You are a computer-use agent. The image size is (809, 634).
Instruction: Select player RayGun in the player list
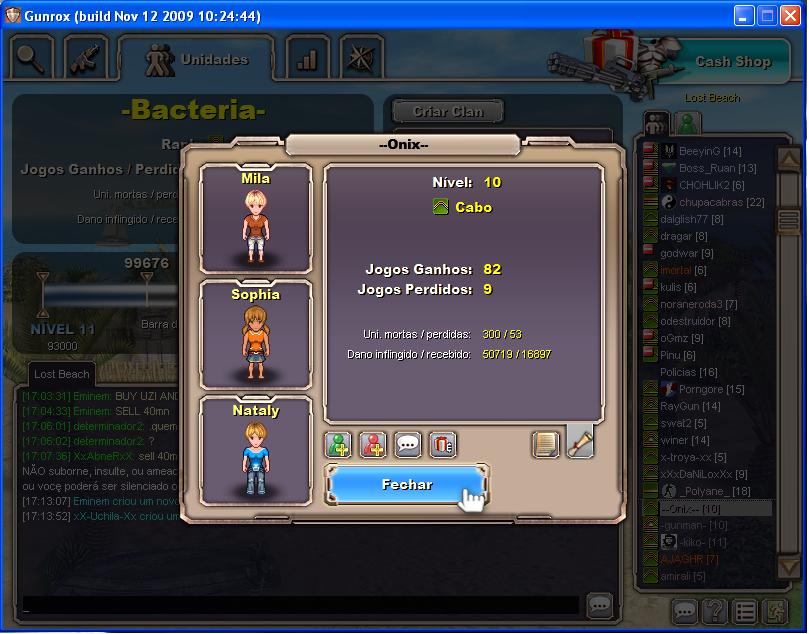click(690, 407)
